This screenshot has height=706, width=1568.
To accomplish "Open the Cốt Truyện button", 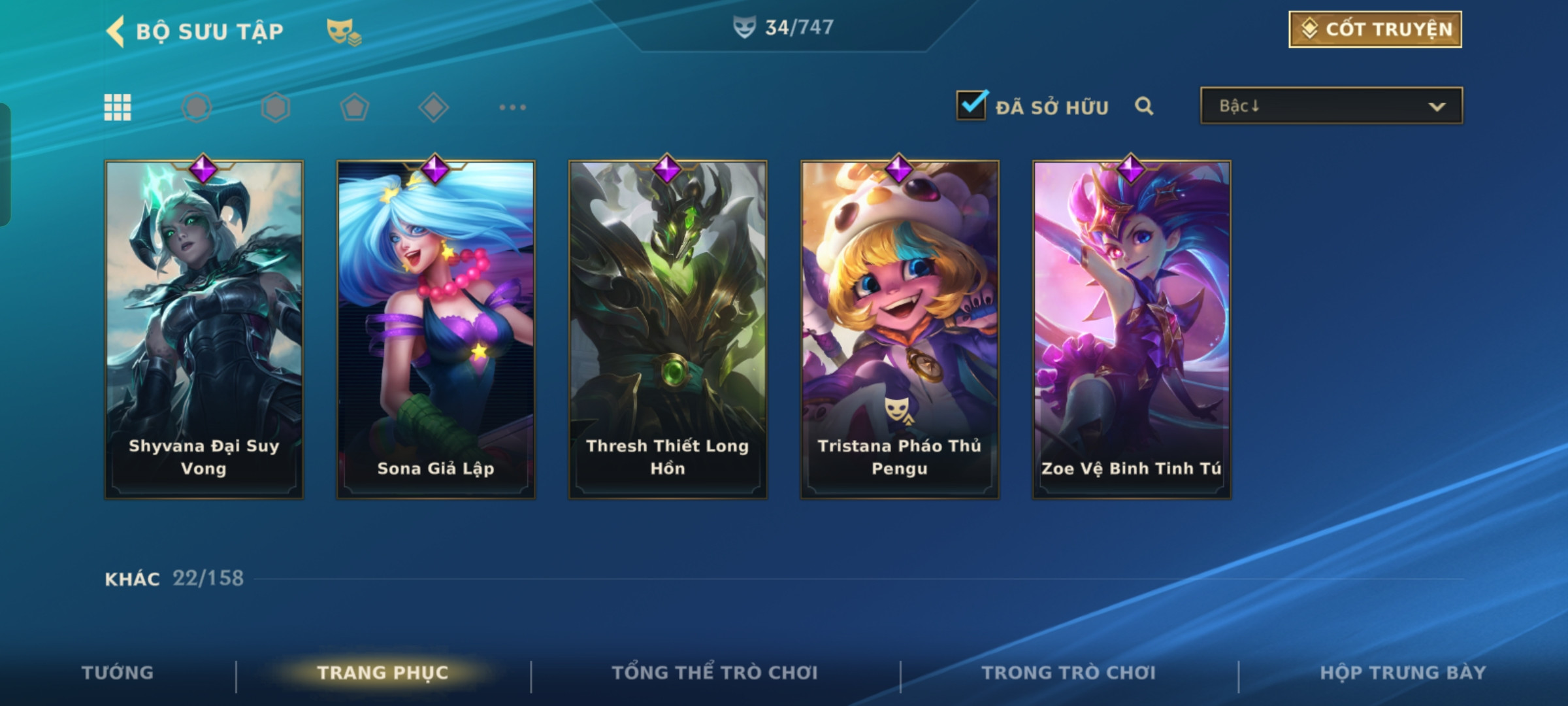I will tap(1375, 29).
